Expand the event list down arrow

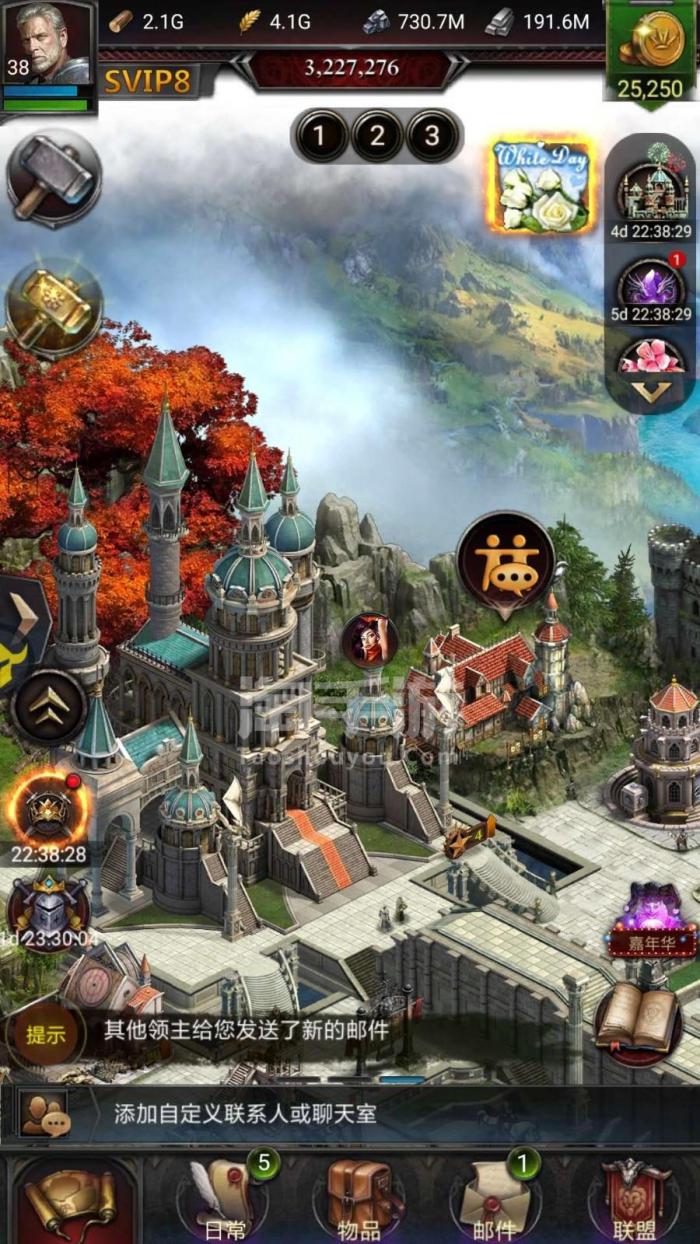click(651, 393)
